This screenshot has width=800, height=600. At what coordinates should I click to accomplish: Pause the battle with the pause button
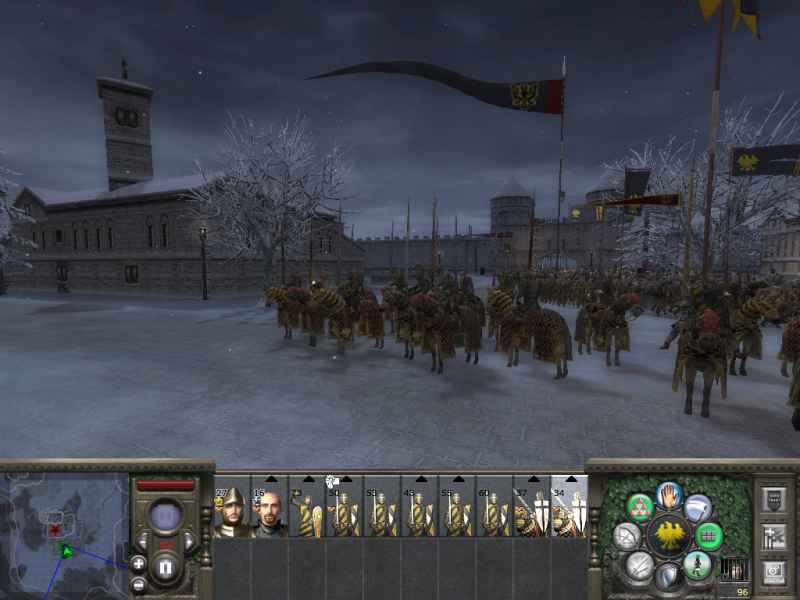click(166, 569)
